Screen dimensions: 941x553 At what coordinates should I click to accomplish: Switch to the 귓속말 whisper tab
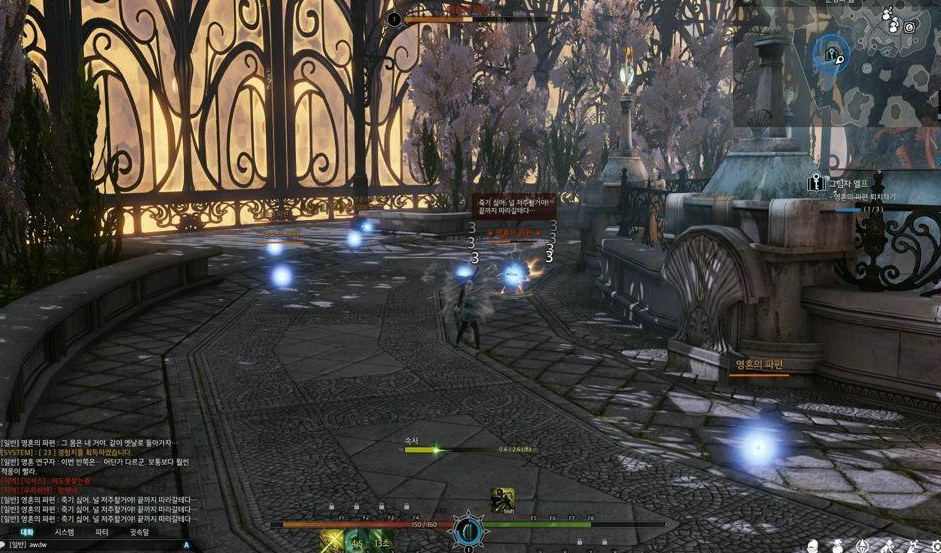pos(139,532)
